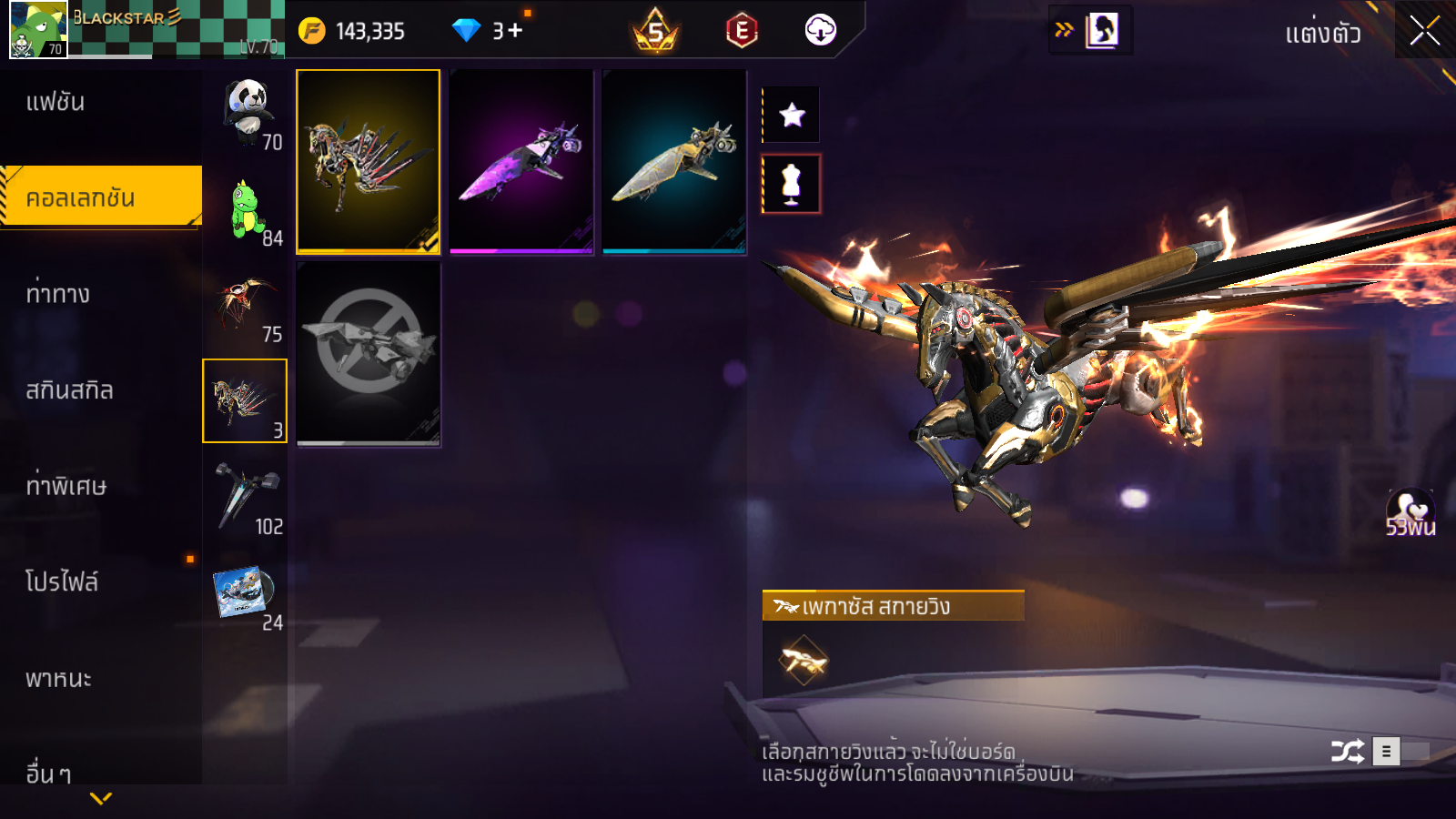The width and height of the screenshot is (1456, 819).
Task: Select the golden Pegasus skywing item
Action: 369,161
